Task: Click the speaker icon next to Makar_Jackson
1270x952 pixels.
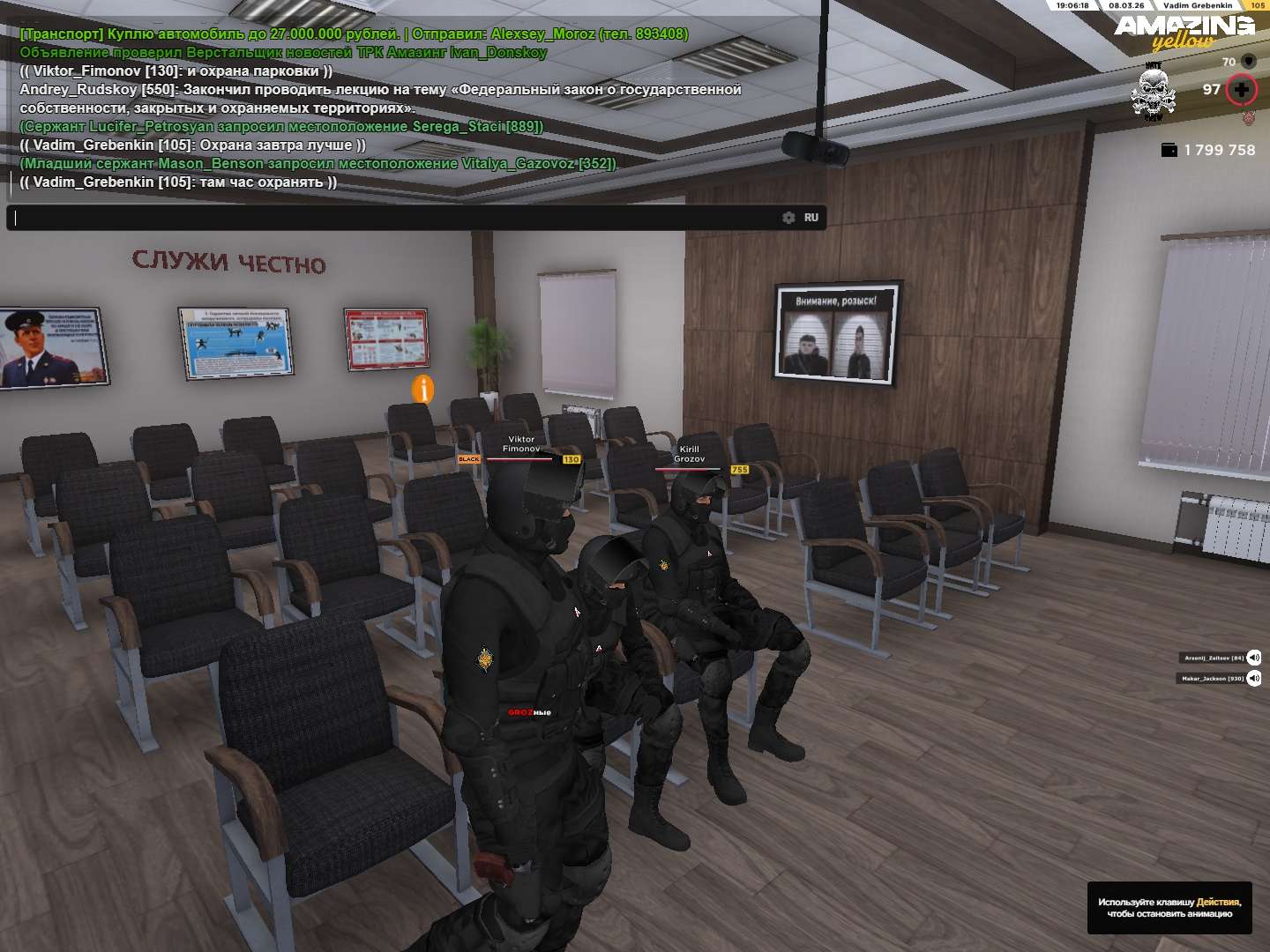Action: 1254,678
